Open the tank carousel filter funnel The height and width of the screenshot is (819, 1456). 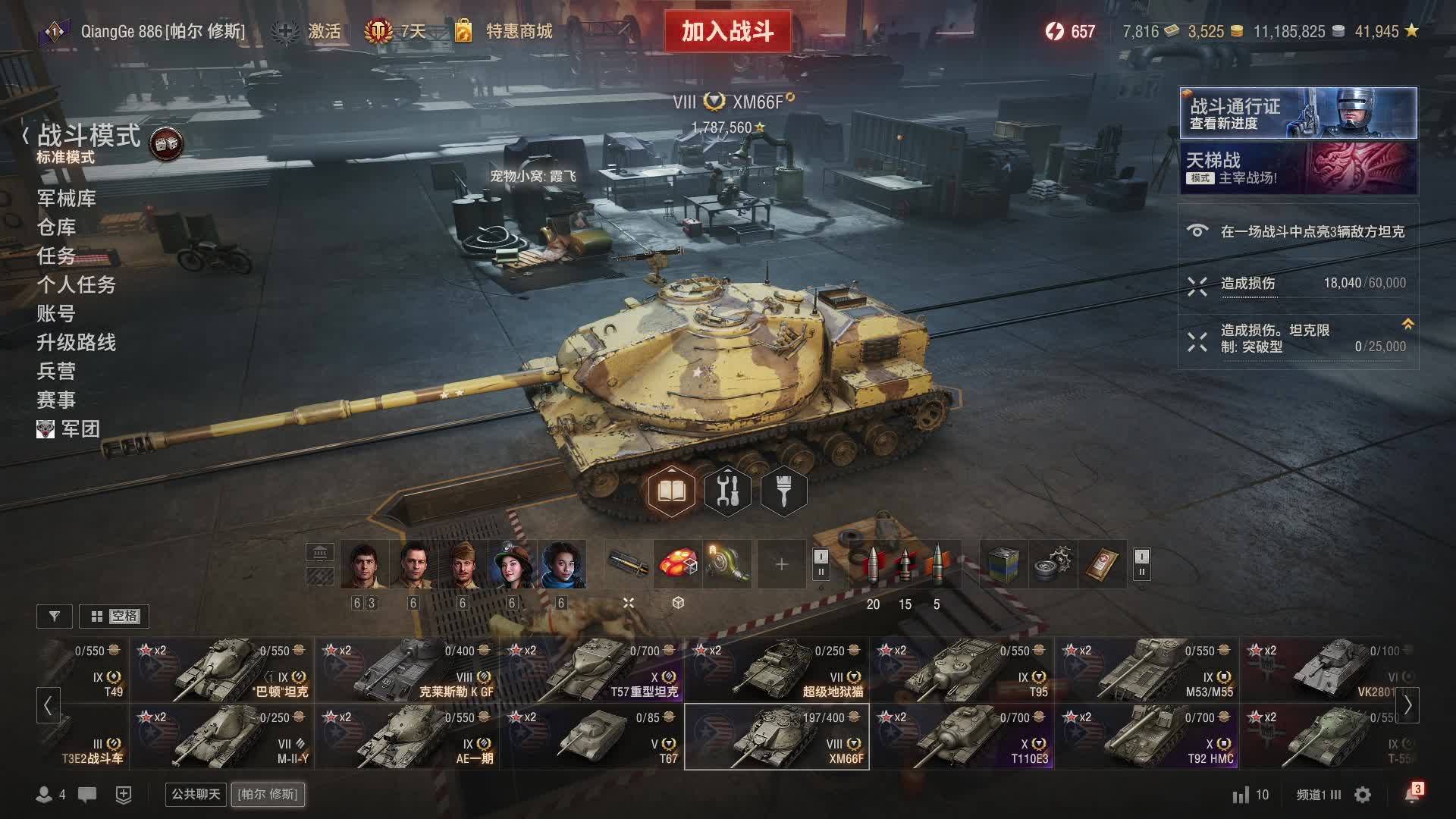tap(55, 617)
